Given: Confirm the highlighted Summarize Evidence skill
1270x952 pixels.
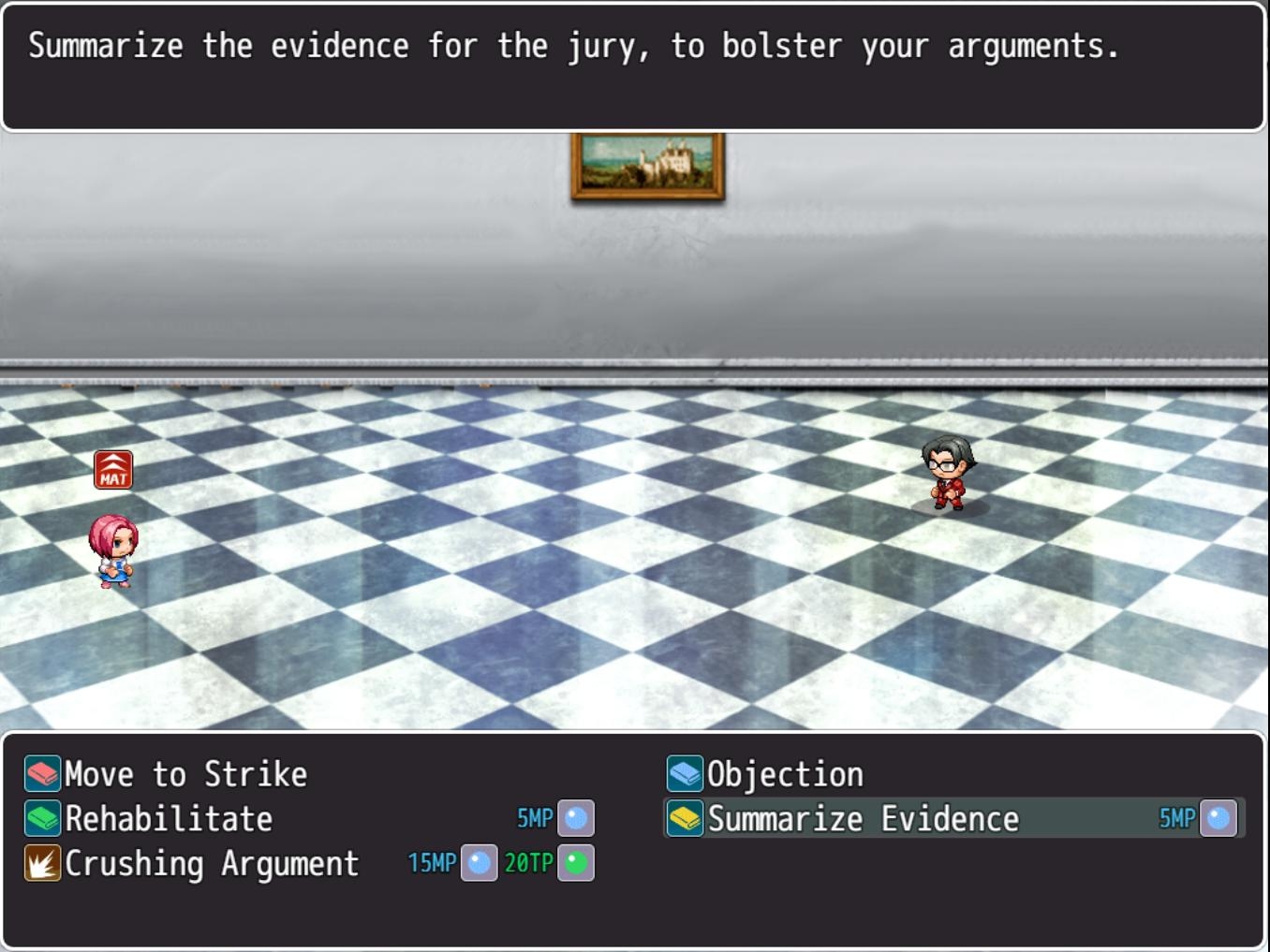Looking at the screenshot, I should pyautogui.click(x=863, y=819).
